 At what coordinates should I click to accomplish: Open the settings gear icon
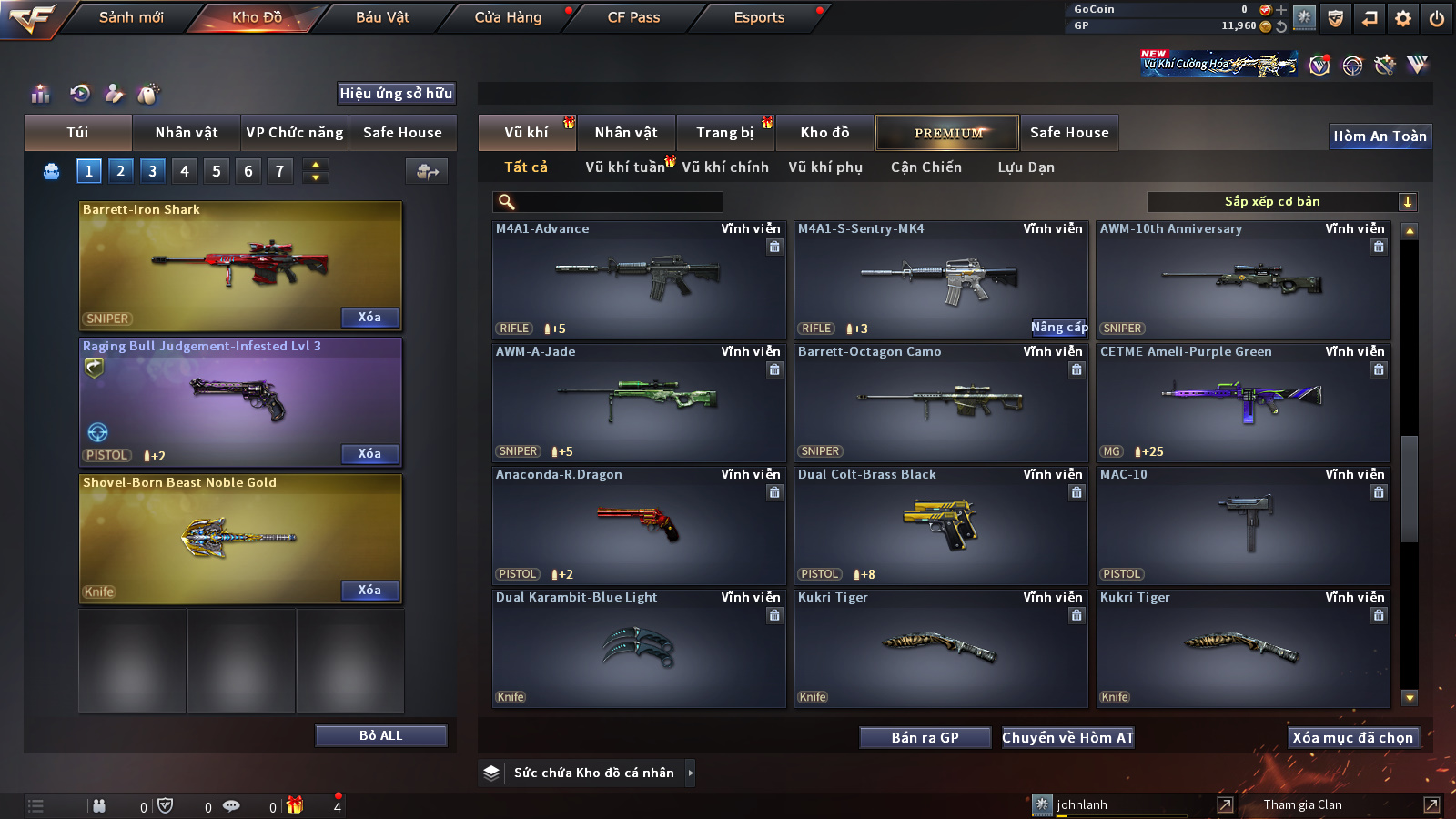(x=1403, y=18)
